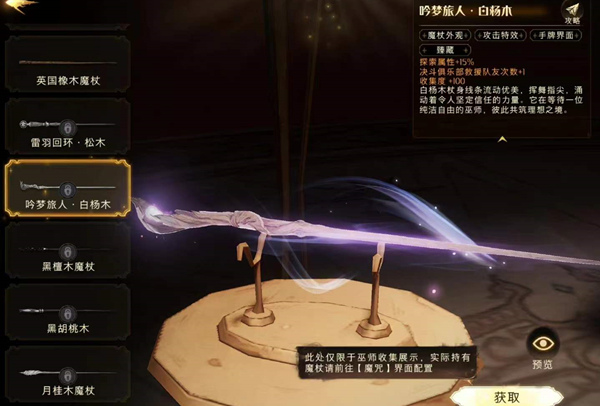600x406 pixels.
Task: Click the 攻击特效 tag
Action: 503,36
